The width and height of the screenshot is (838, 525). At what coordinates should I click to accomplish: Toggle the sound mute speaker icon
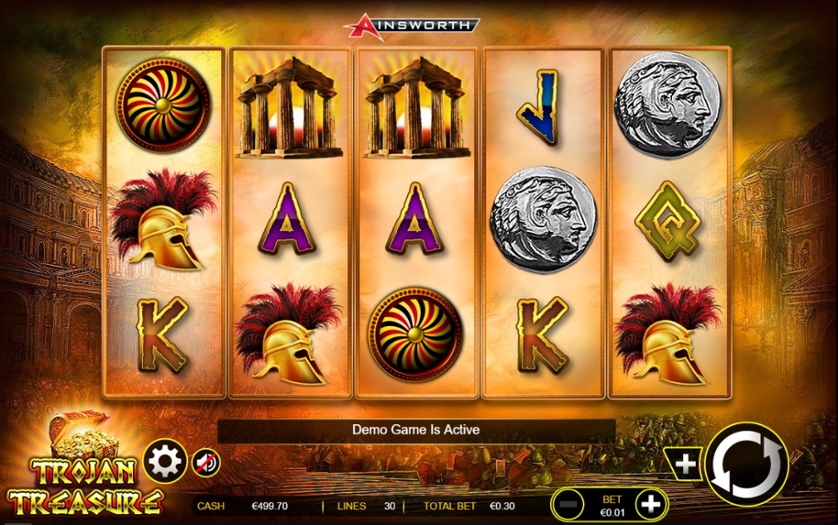pyautogui.click(x=204, y=461)
